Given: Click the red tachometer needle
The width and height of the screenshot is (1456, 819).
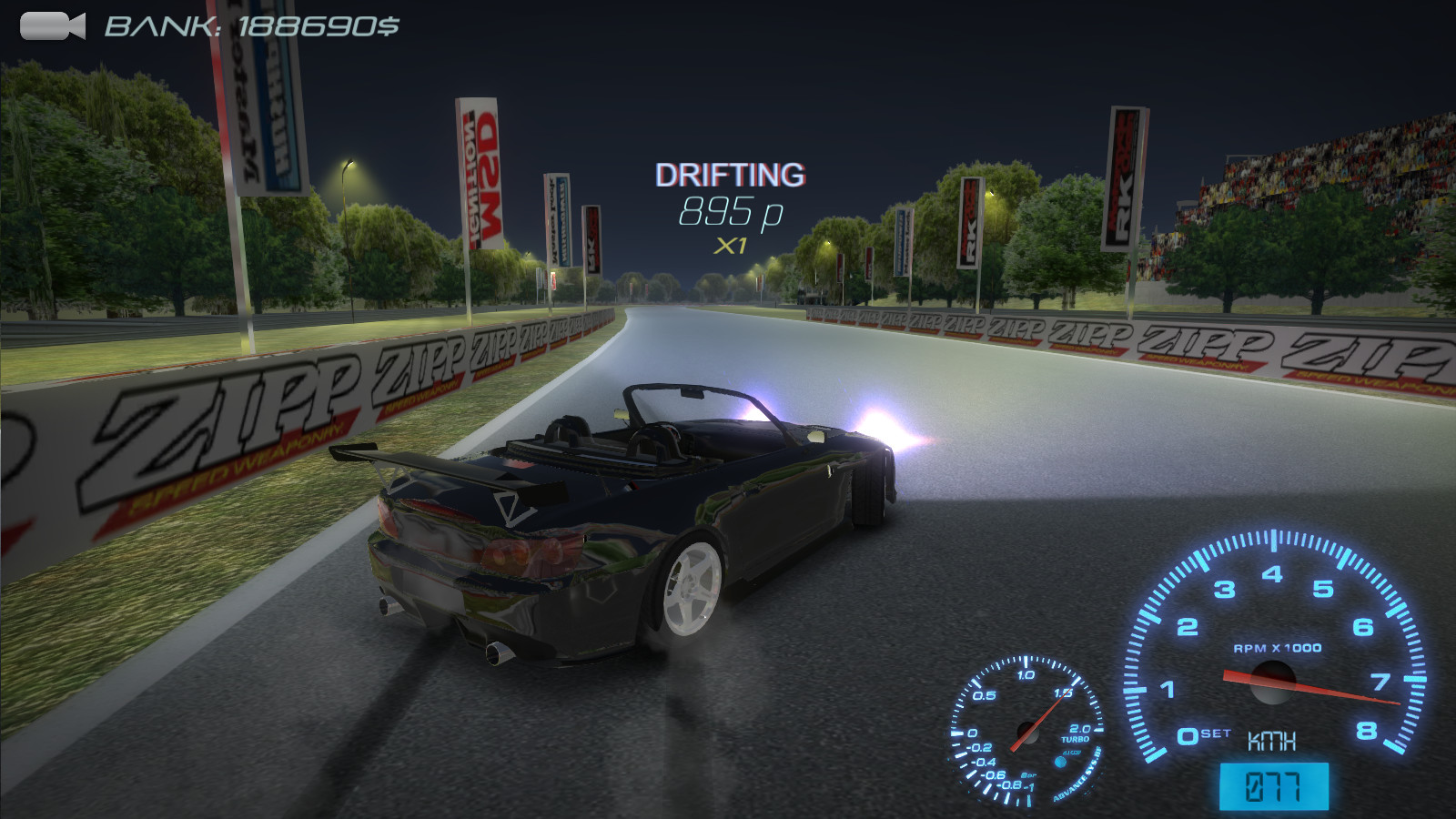Looking at the screenshot, I should (x=1319, y=687).
